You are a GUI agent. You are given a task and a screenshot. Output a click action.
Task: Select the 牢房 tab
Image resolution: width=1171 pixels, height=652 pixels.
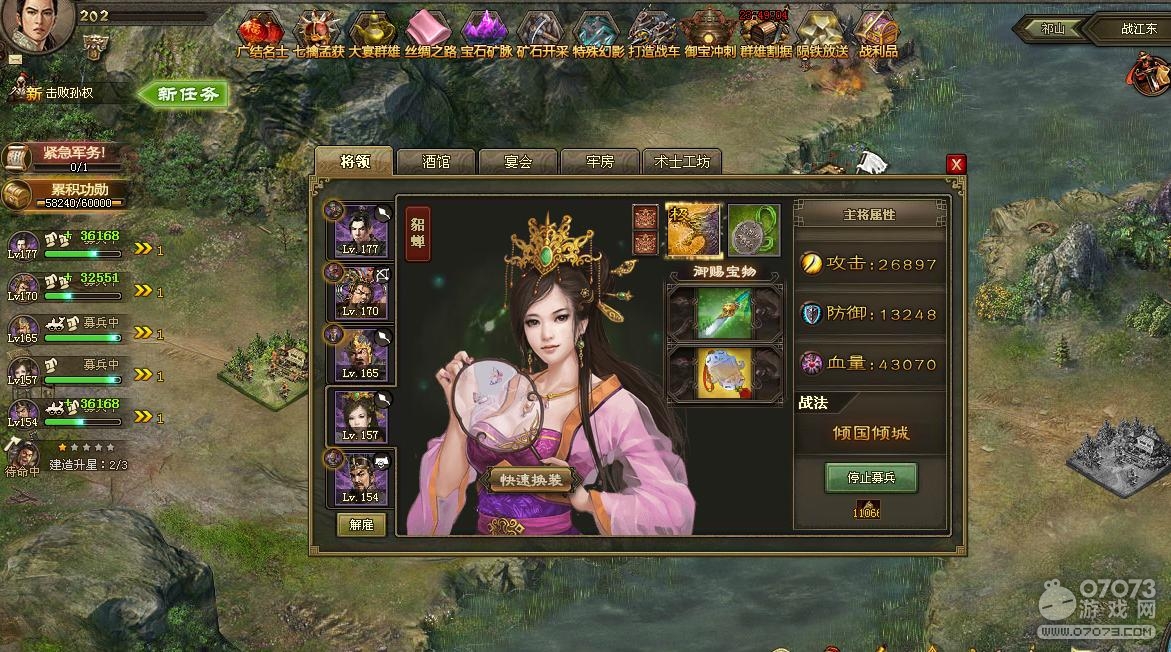pos(599,161)
